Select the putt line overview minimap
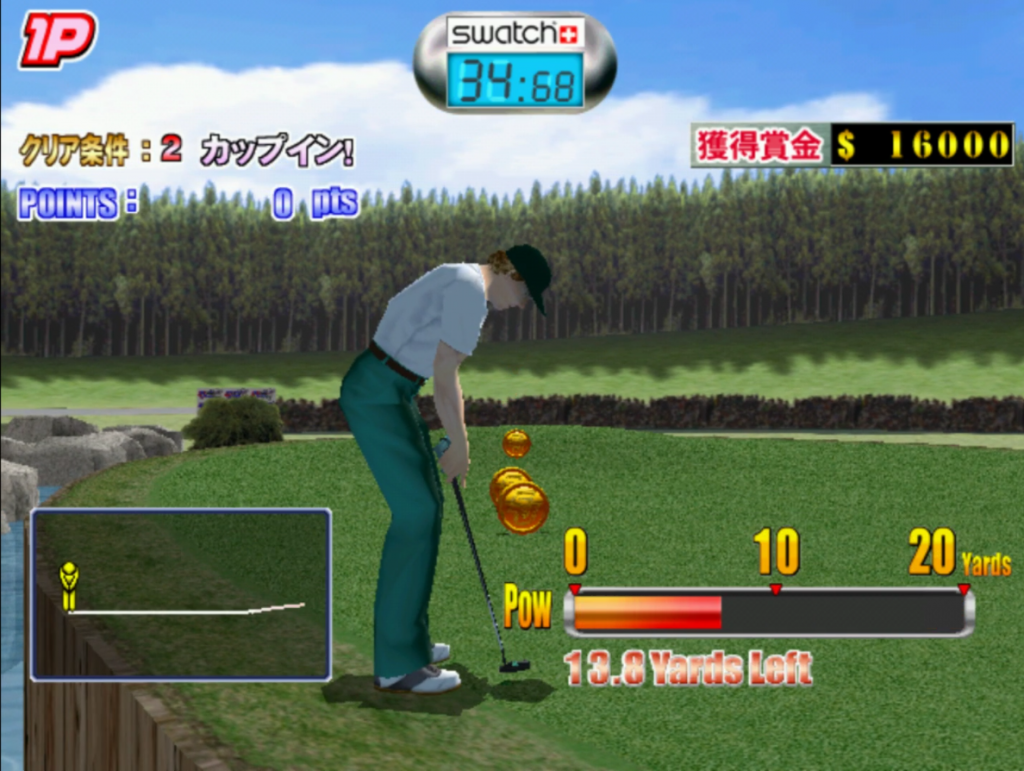 181,594
